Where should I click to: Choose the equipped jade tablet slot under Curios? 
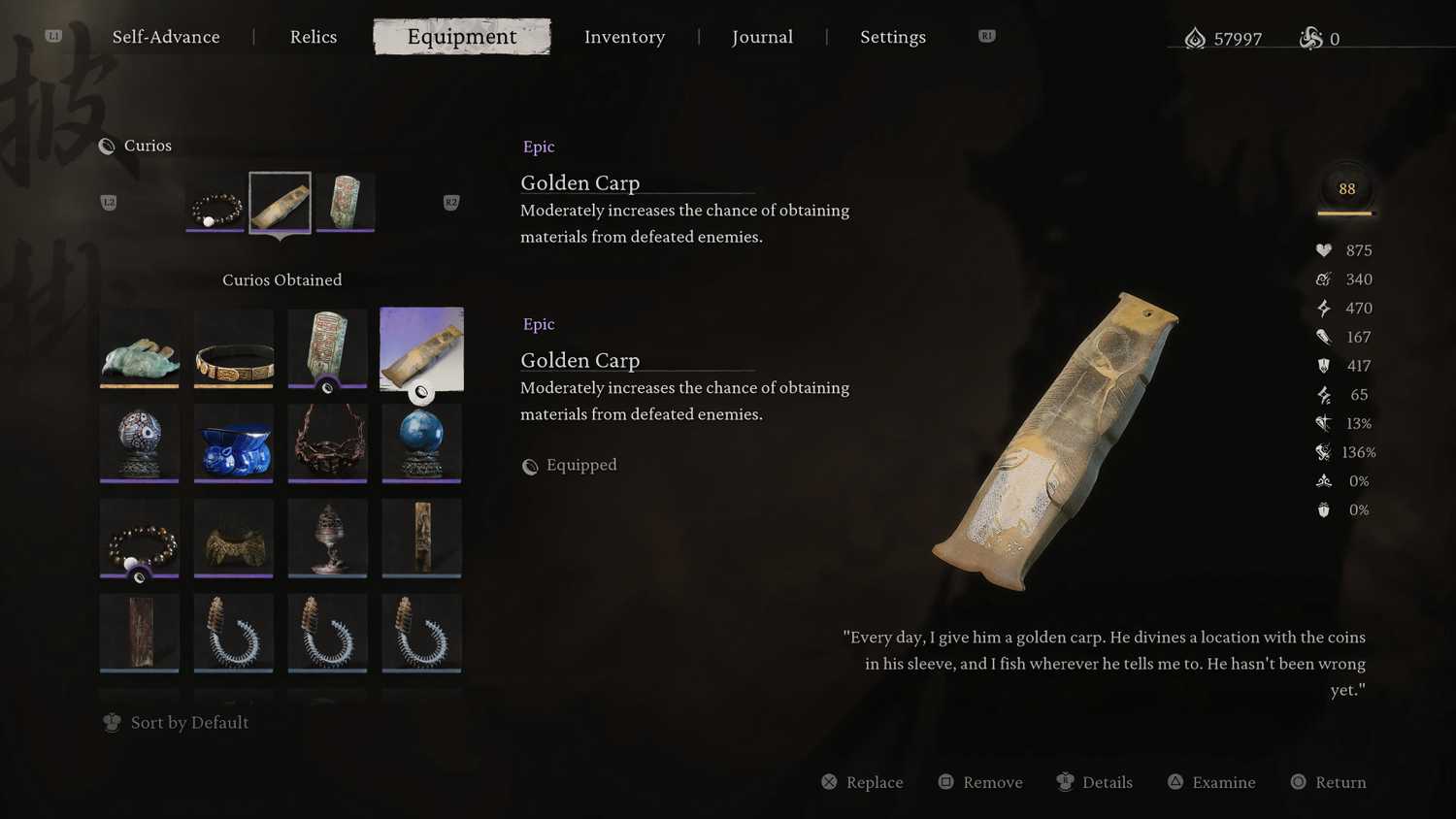(346, 204)
